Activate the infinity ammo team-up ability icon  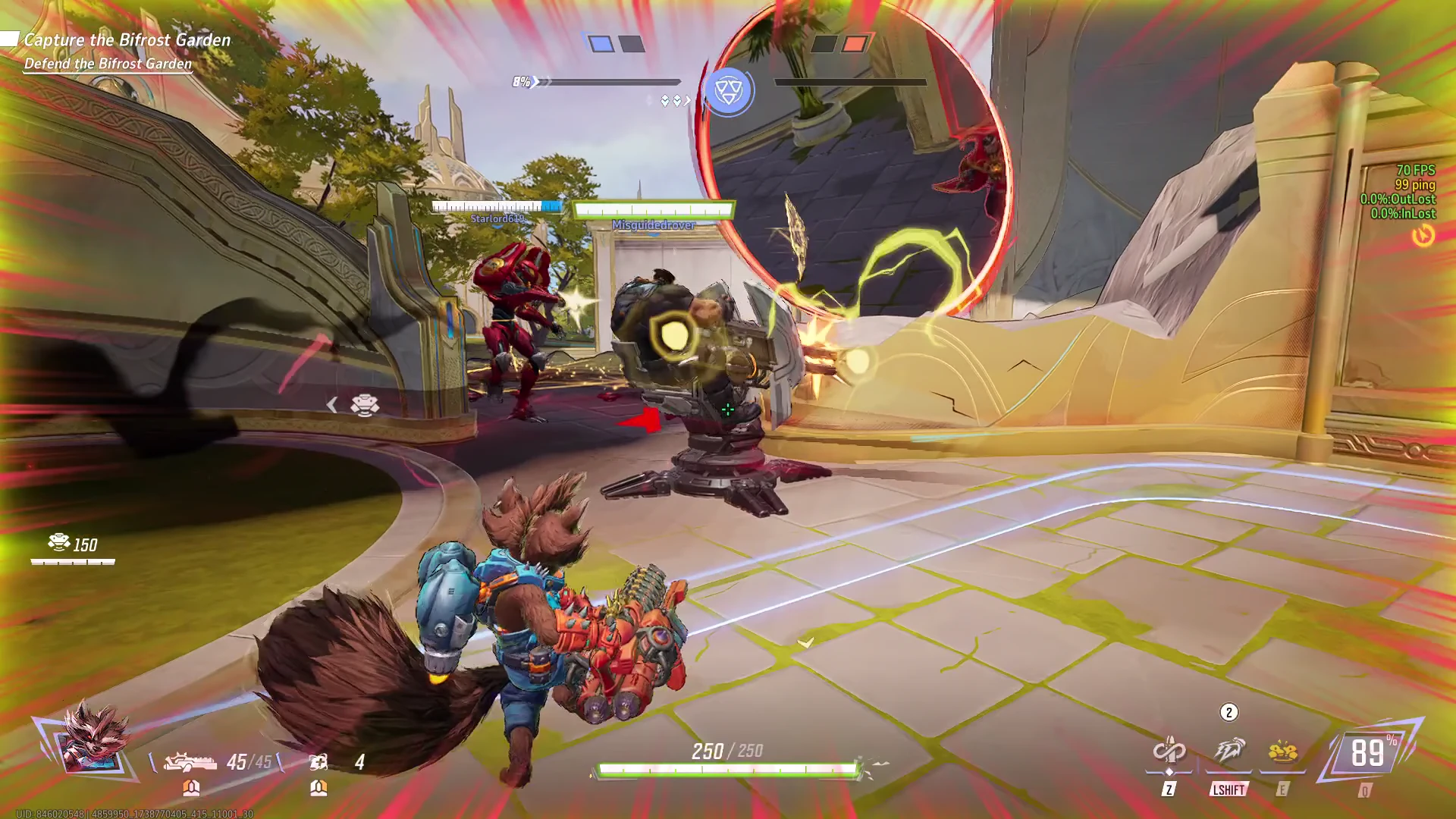(x=1169, y=751)
